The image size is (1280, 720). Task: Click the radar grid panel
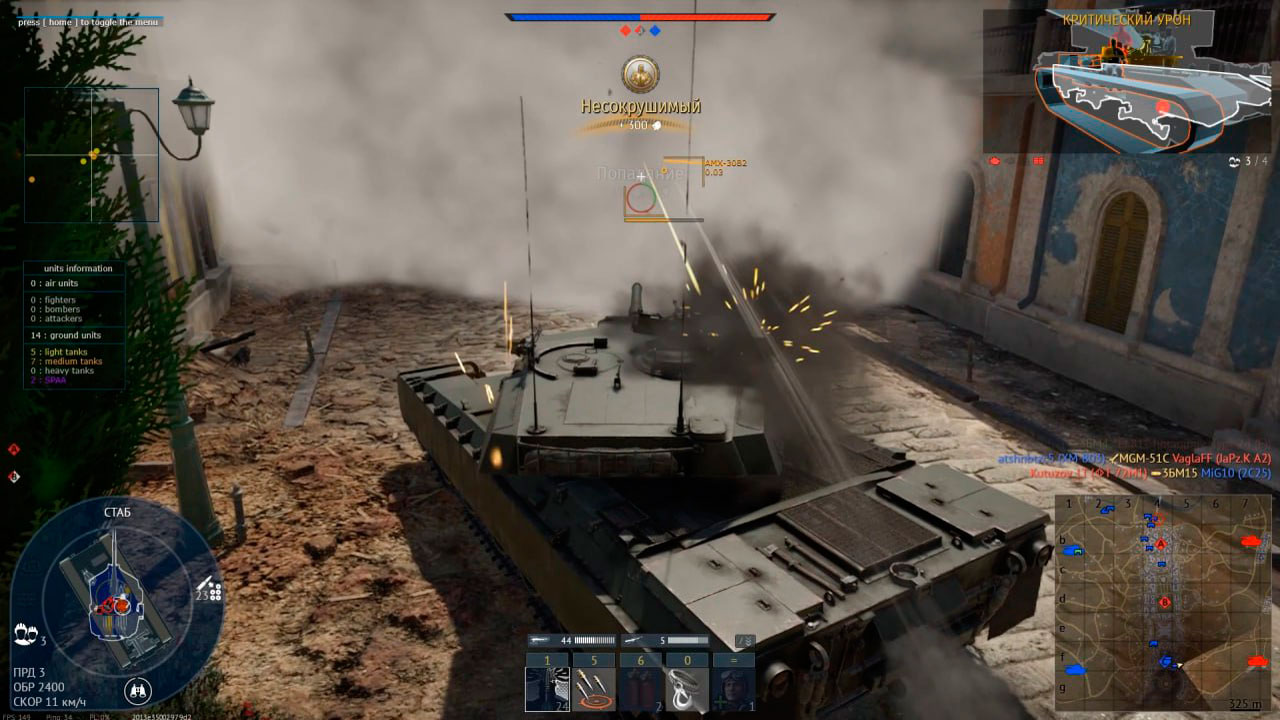tap(92, 155)
